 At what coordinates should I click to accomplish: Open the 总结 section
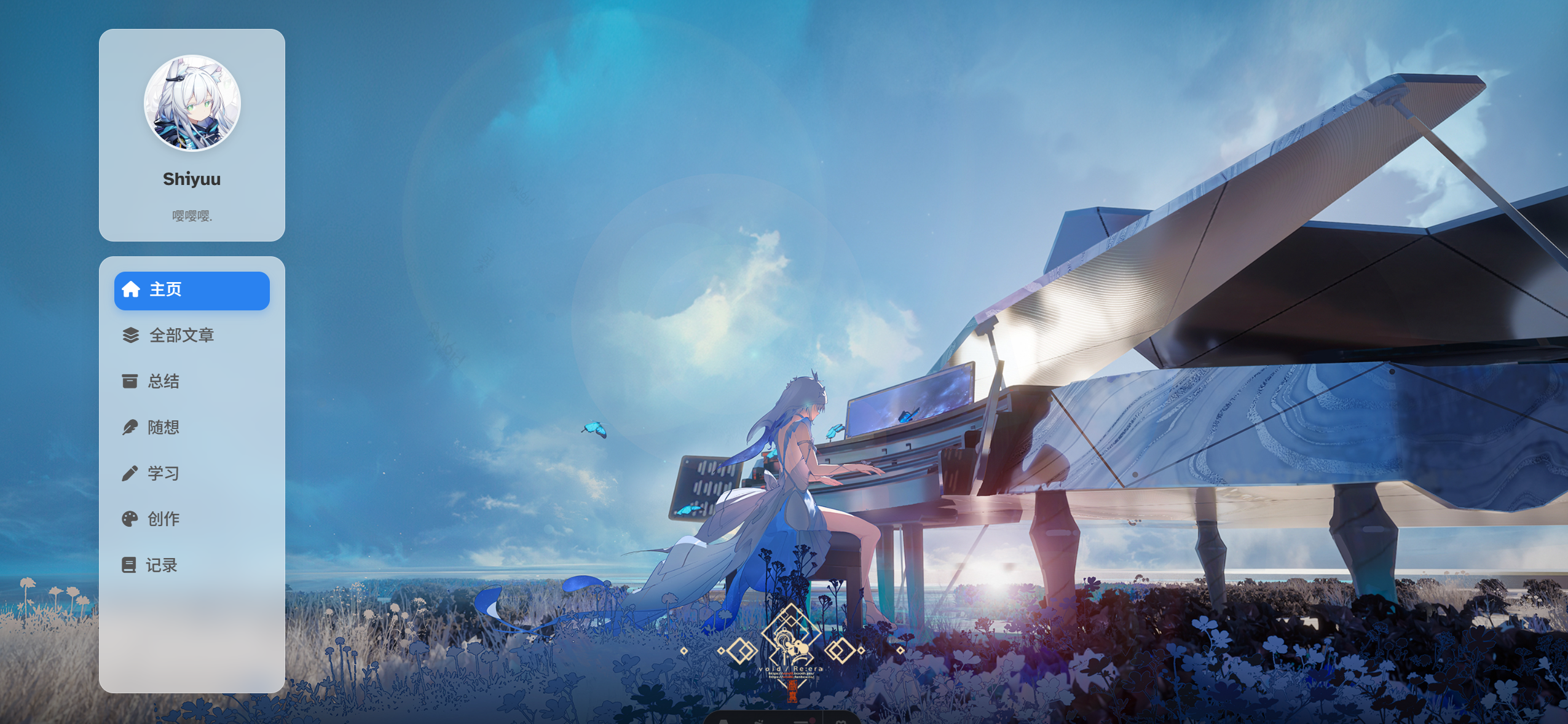(163, 382)
